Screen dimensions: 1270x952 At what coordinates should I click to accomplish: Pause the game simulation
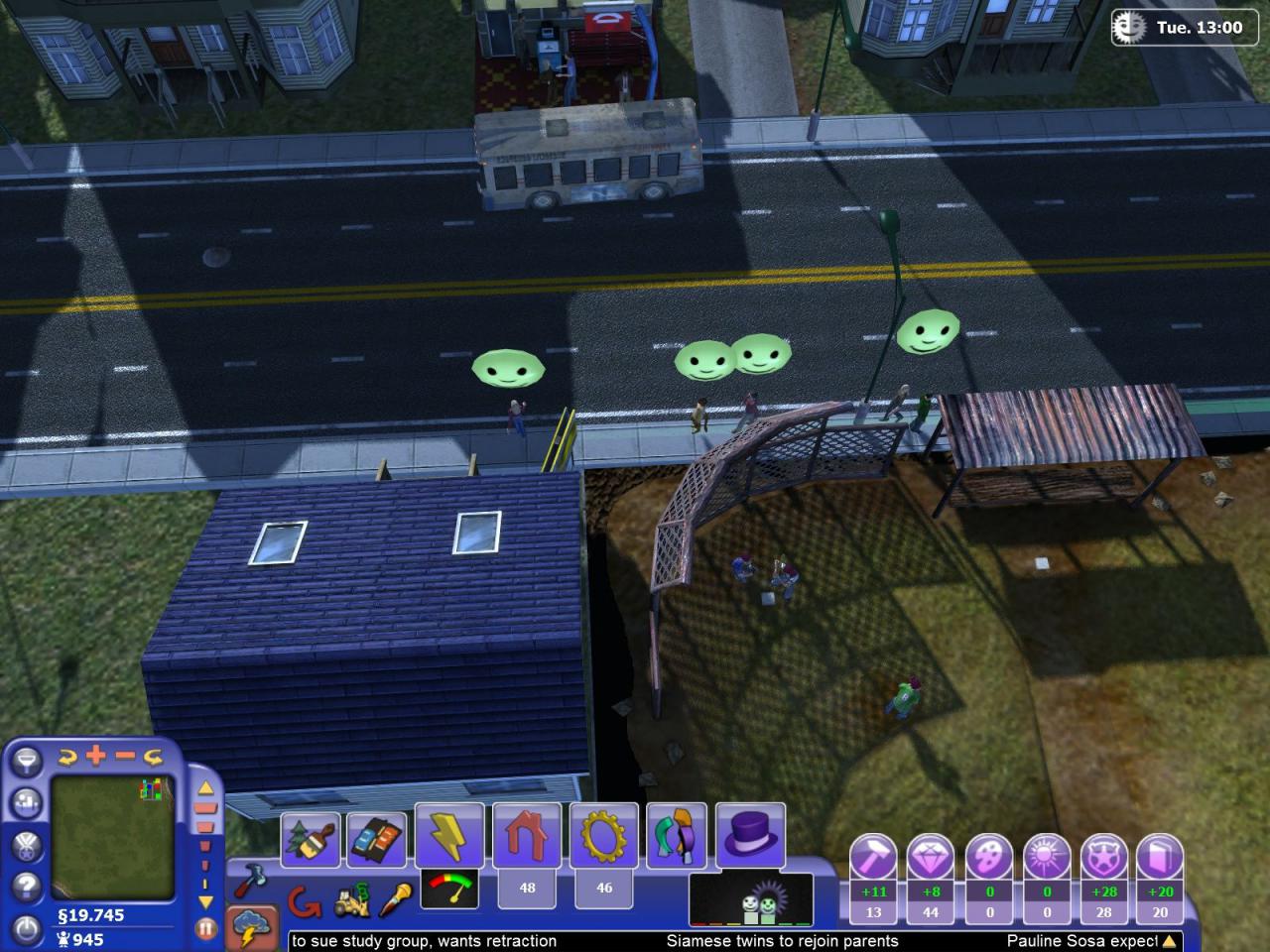pos(206,929)
